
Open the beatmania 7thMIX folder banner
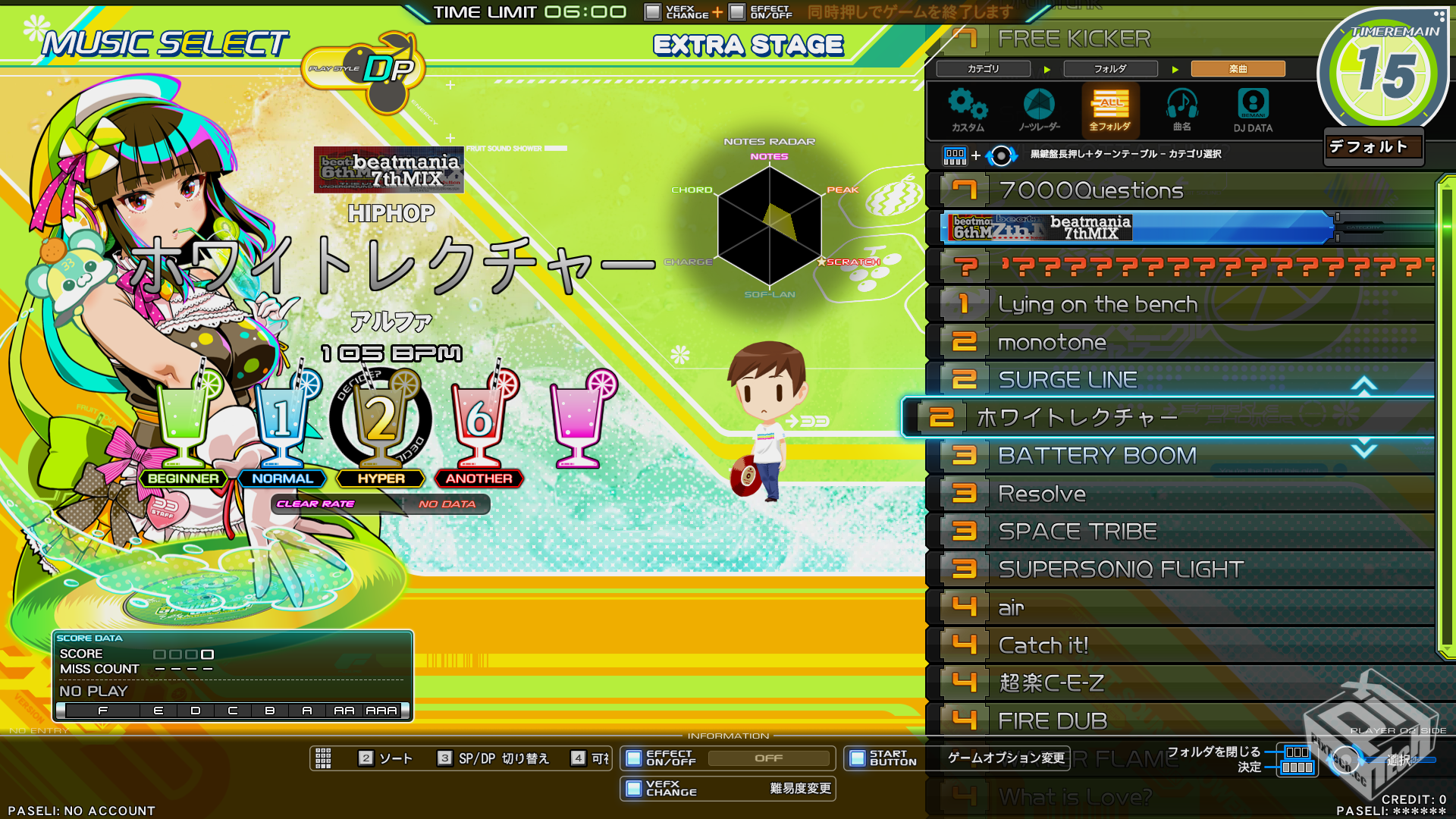[x=1137, y=227]
